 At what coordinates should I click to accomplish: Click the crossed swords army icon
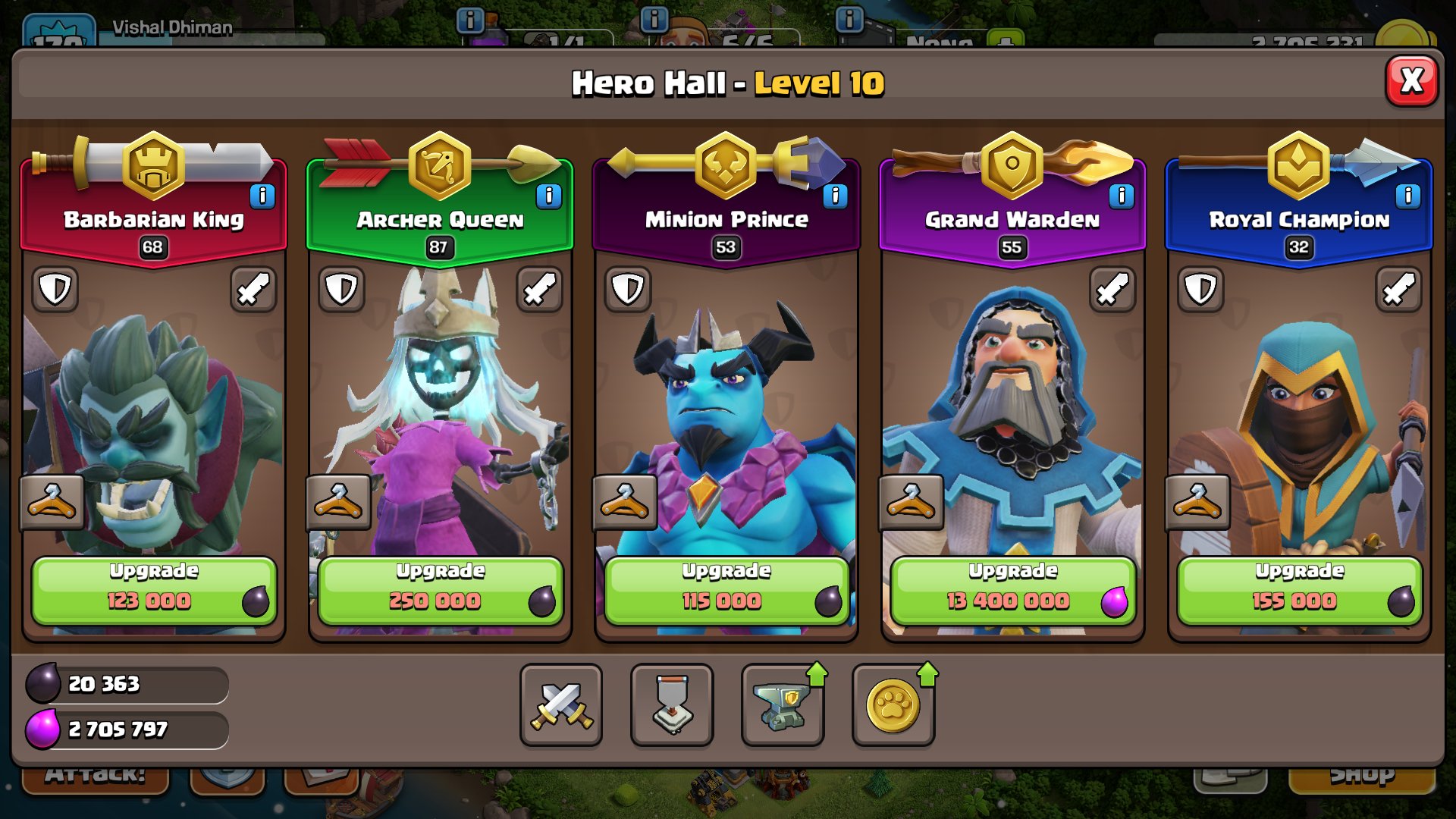coord(560,705)
